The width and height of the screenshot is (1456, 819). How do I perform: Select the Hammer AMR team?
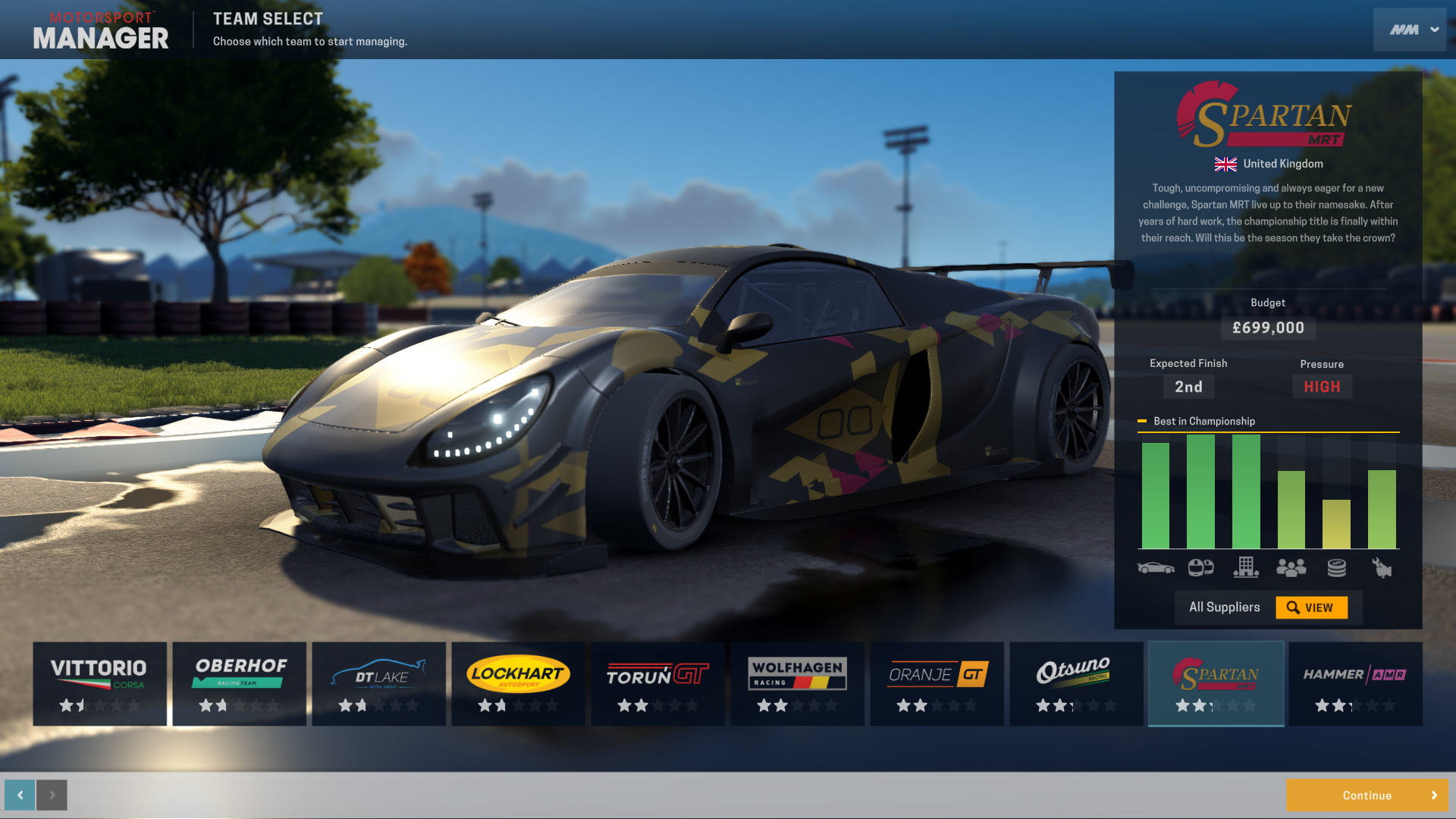tap(1355, 683)
